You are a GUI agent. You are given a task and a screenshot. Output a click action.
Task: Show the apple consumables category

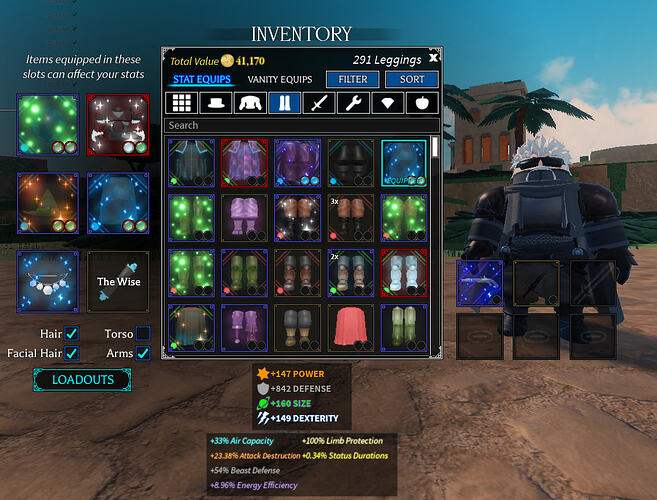[x=420, y=103]
